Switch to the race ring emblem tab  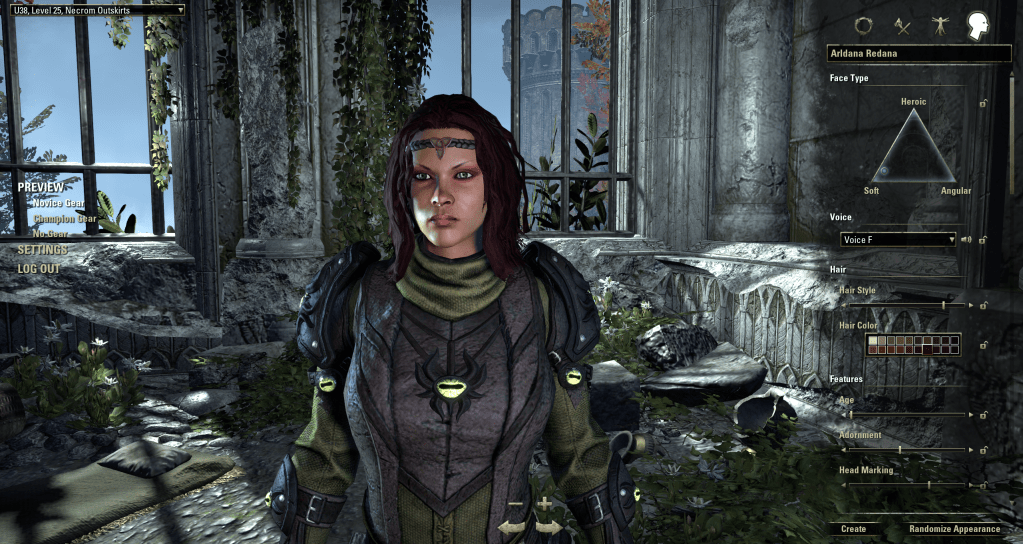click(x=863, y=26)
